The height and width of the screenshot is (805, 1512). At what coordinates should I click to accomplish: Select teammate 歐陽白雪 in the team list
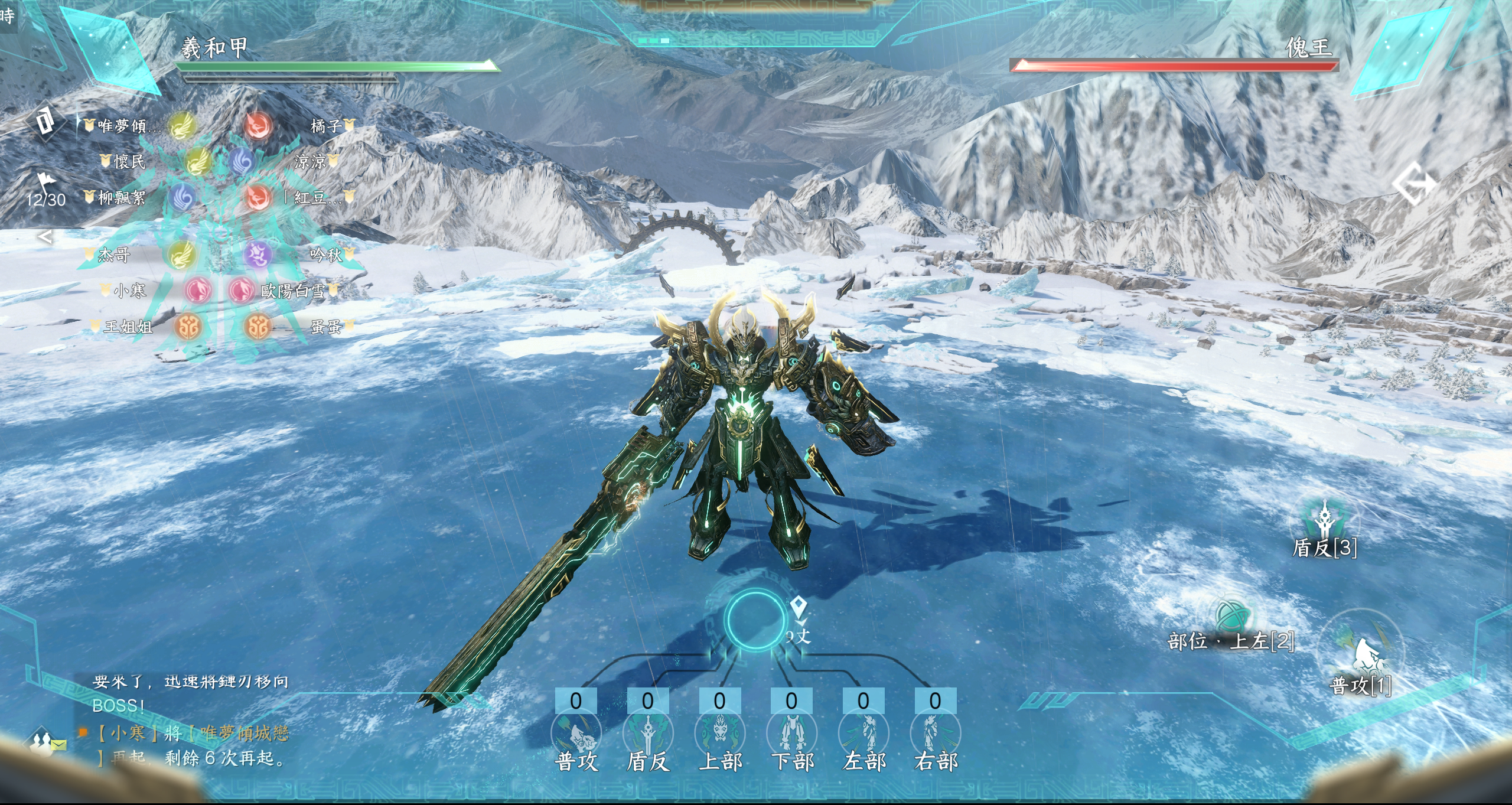click(293, 291)
